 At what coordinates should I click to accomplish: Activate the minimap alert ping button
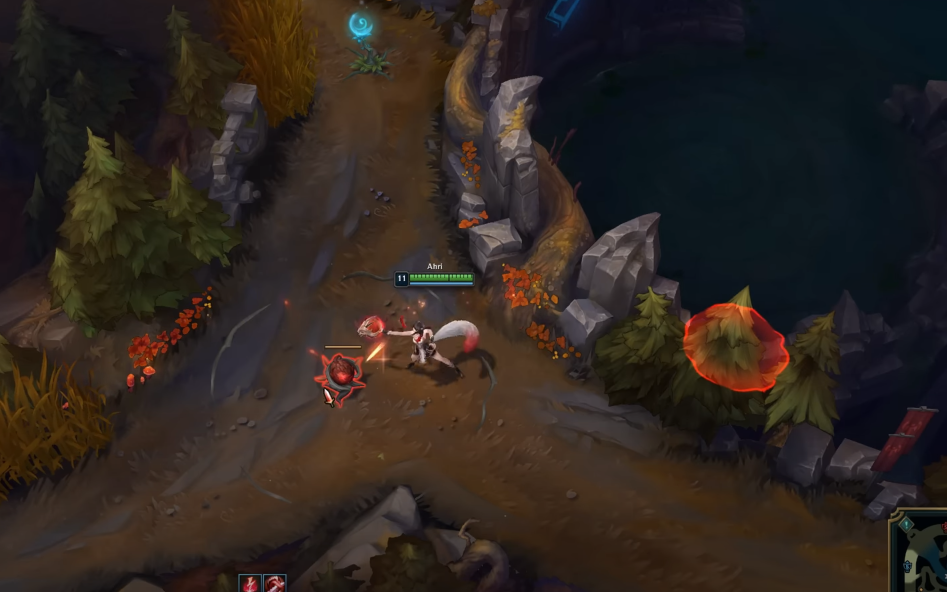coord(906,523)
